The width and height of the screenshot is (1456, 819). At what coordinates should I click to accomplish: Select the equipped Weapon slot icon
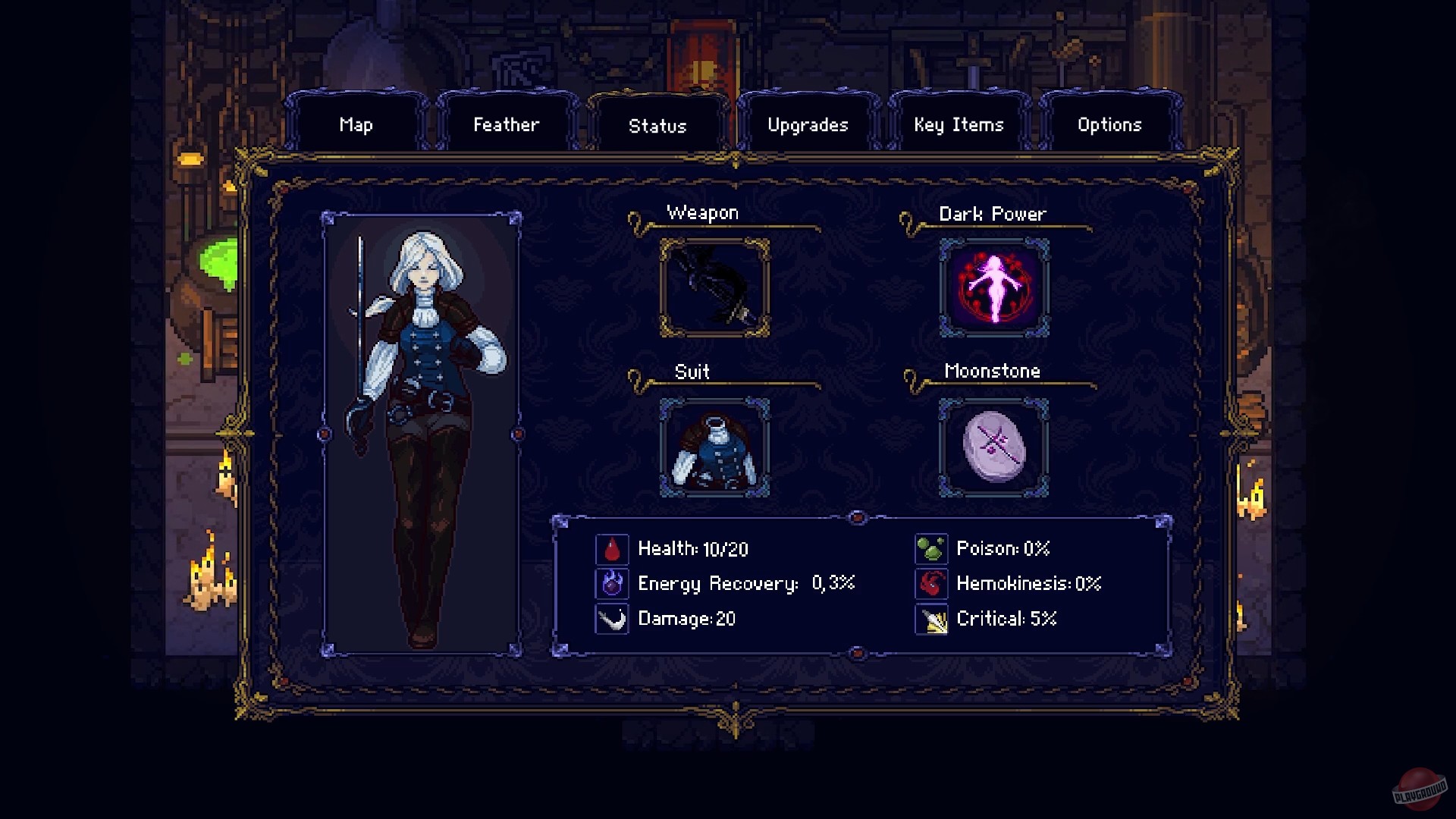point(713,288)
